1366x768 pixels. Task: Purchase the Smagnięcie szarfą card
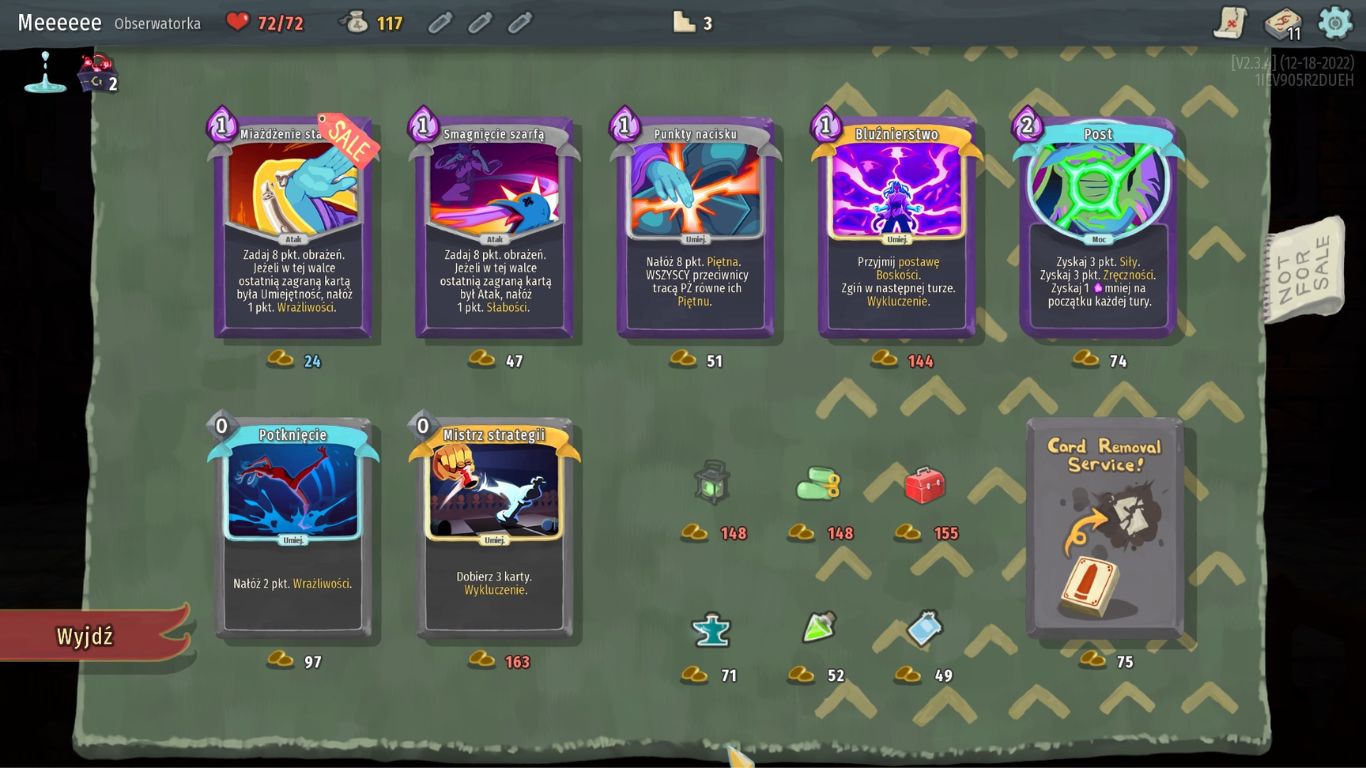pyautogui.click(x=494, y=228)
